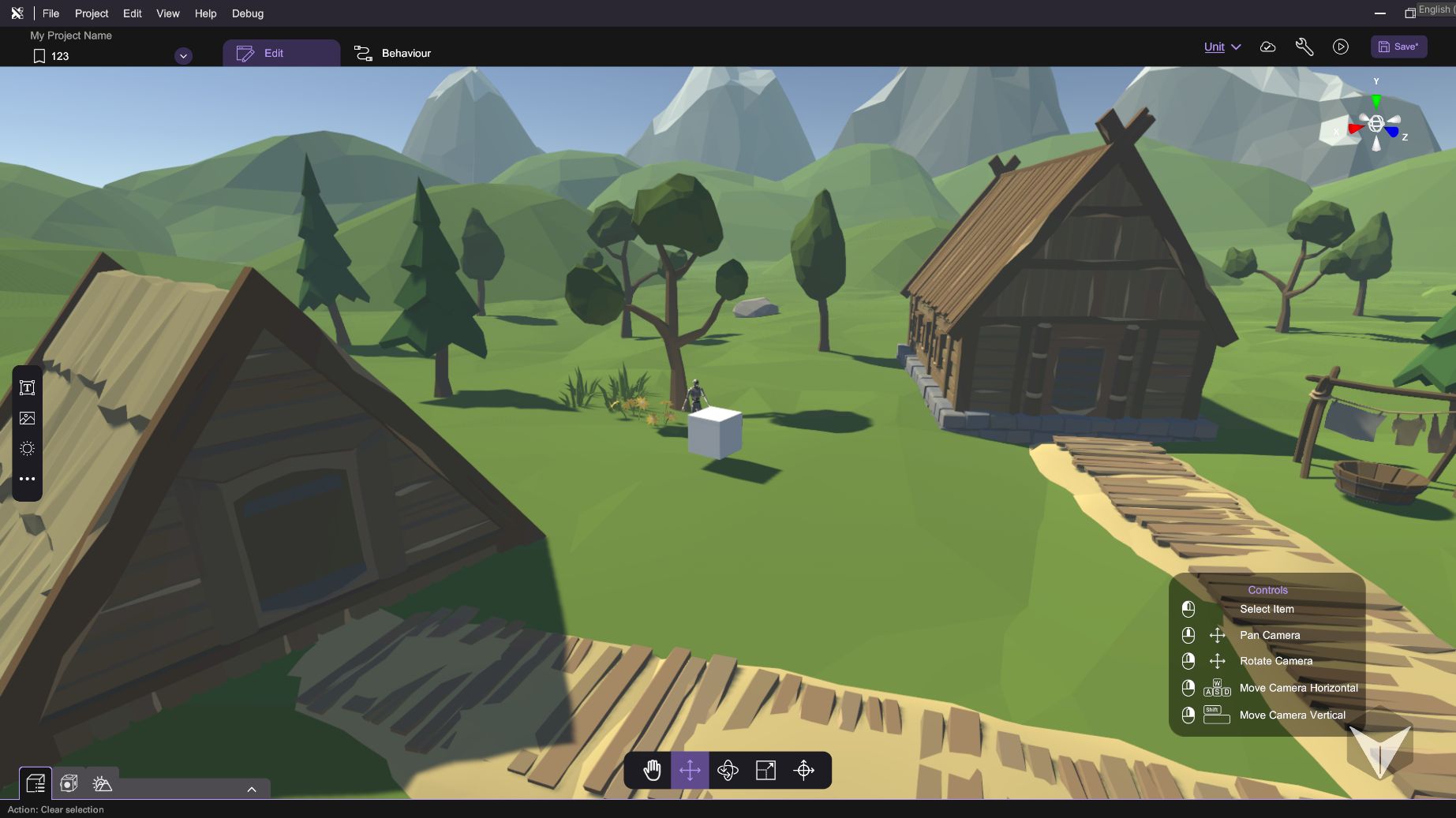
Task: Start the play preview button
Action: click(1341, 47)
